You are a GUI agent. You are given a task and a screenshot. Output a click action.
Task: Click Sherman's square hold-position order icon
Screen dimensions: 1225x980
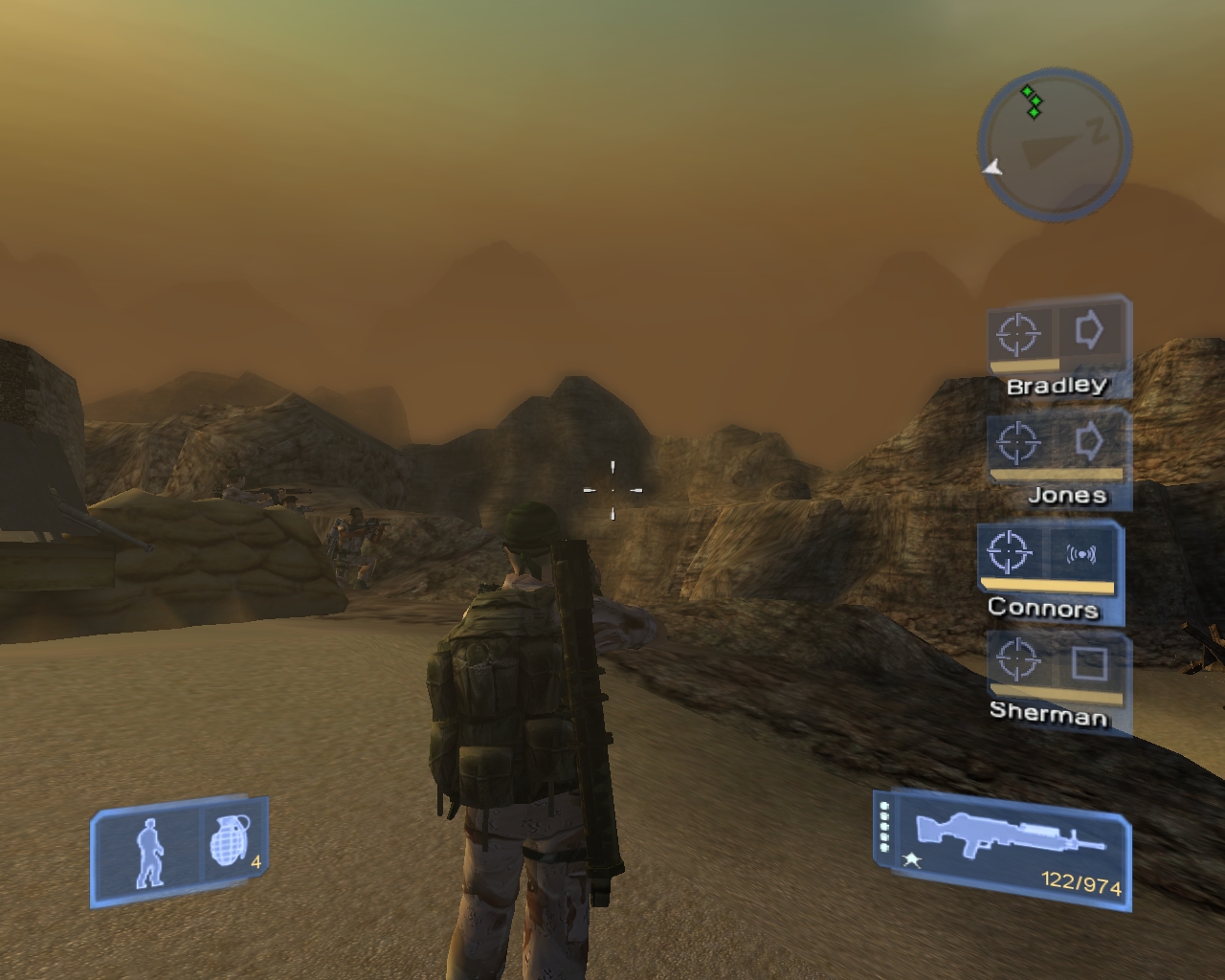[x=1088, y=662]
